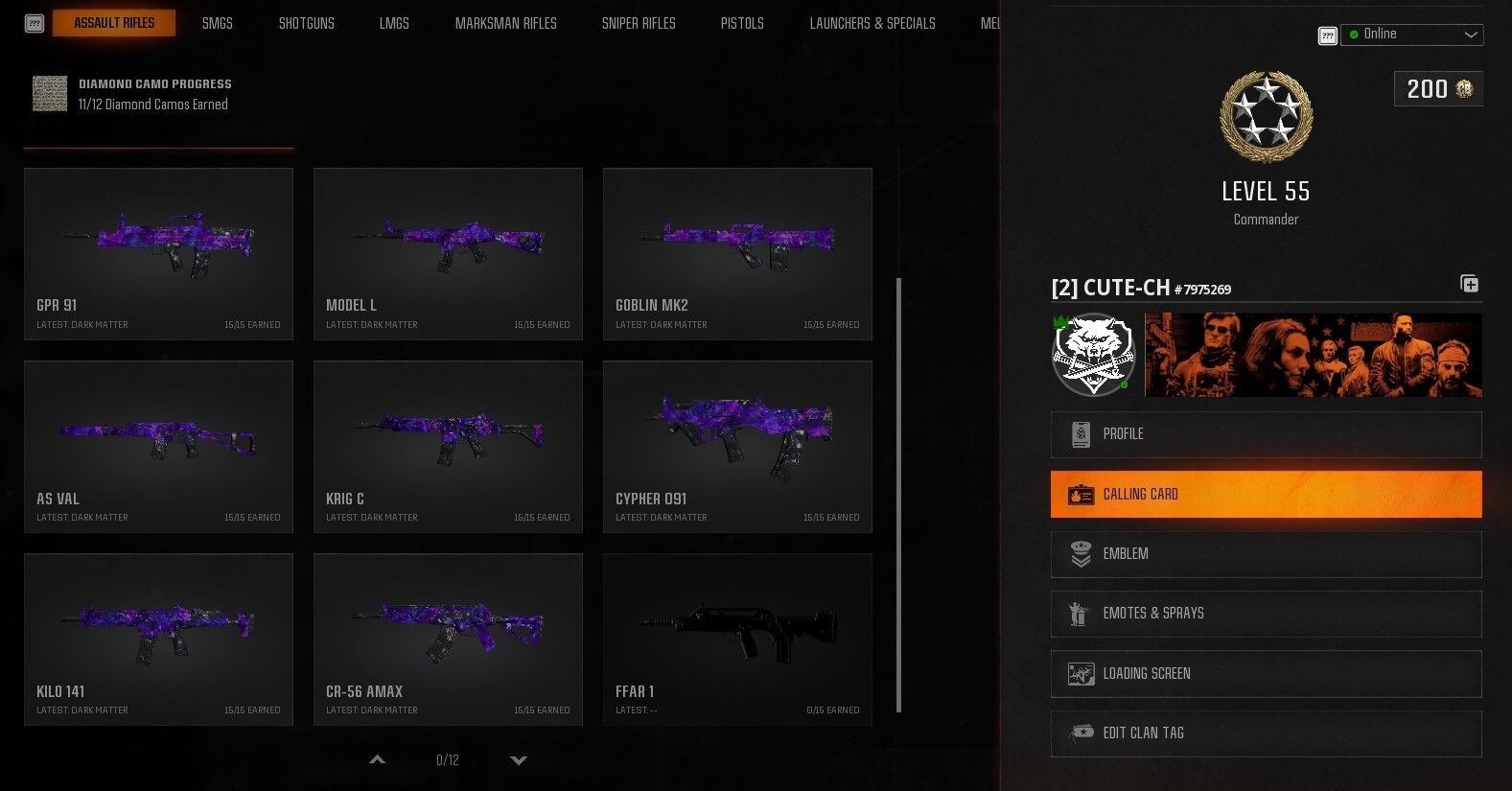Click the Loading Screen picture icon
Screen dimensions: 1512x791
[x=1082, y=673]
